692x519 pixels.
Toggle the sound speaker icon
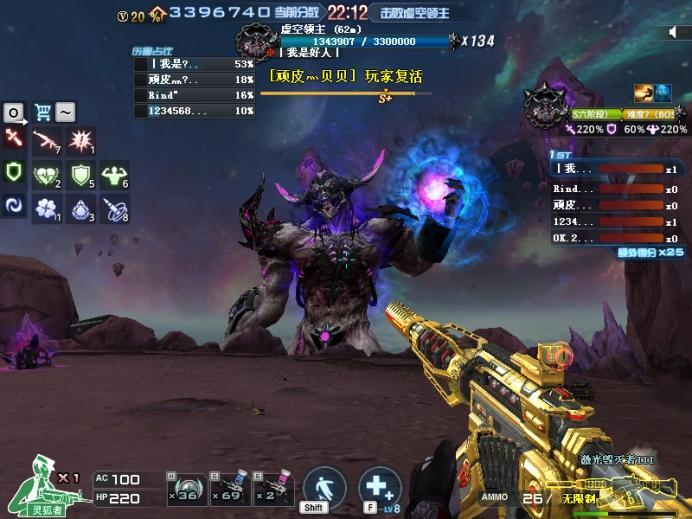[673, 33]
